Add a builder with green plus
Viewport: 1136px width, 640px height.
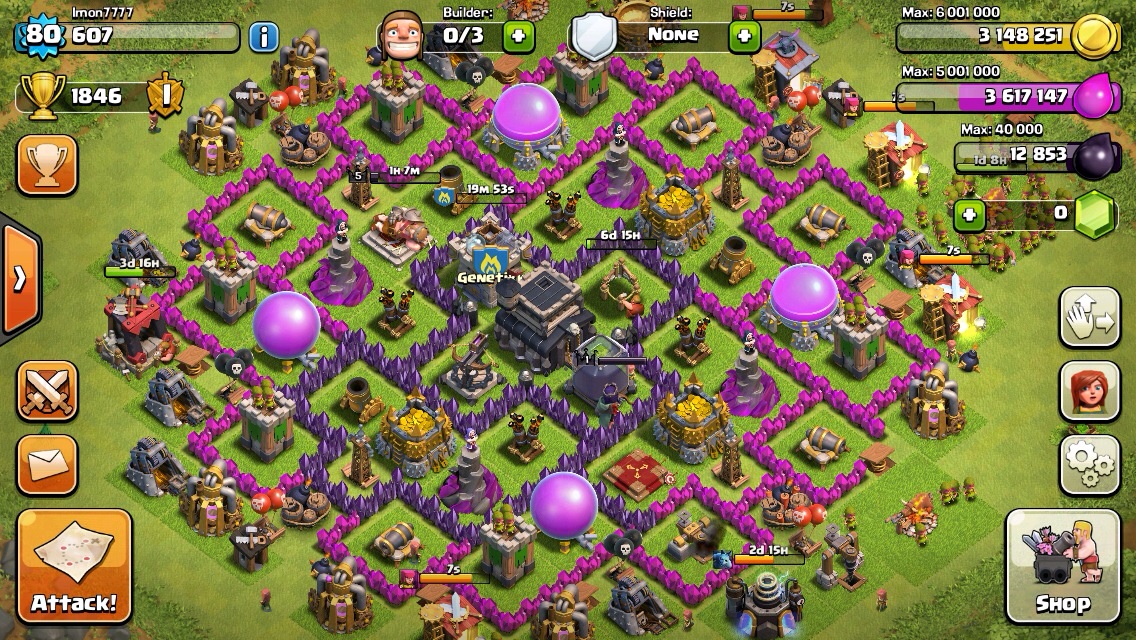click(518, 37)
